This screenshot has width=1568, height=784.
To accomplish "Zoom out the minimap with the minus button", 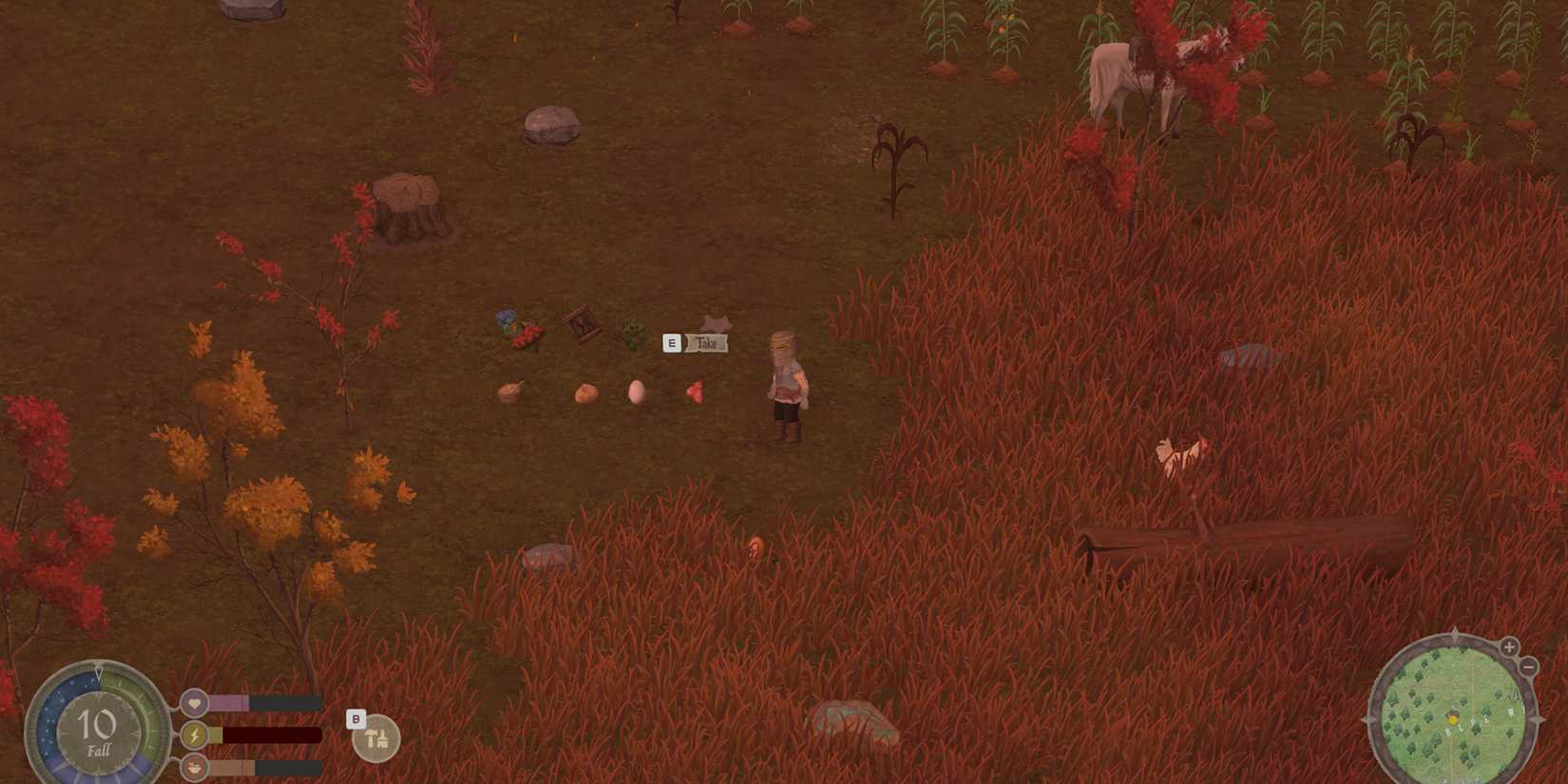I will tap(1528, 667).
